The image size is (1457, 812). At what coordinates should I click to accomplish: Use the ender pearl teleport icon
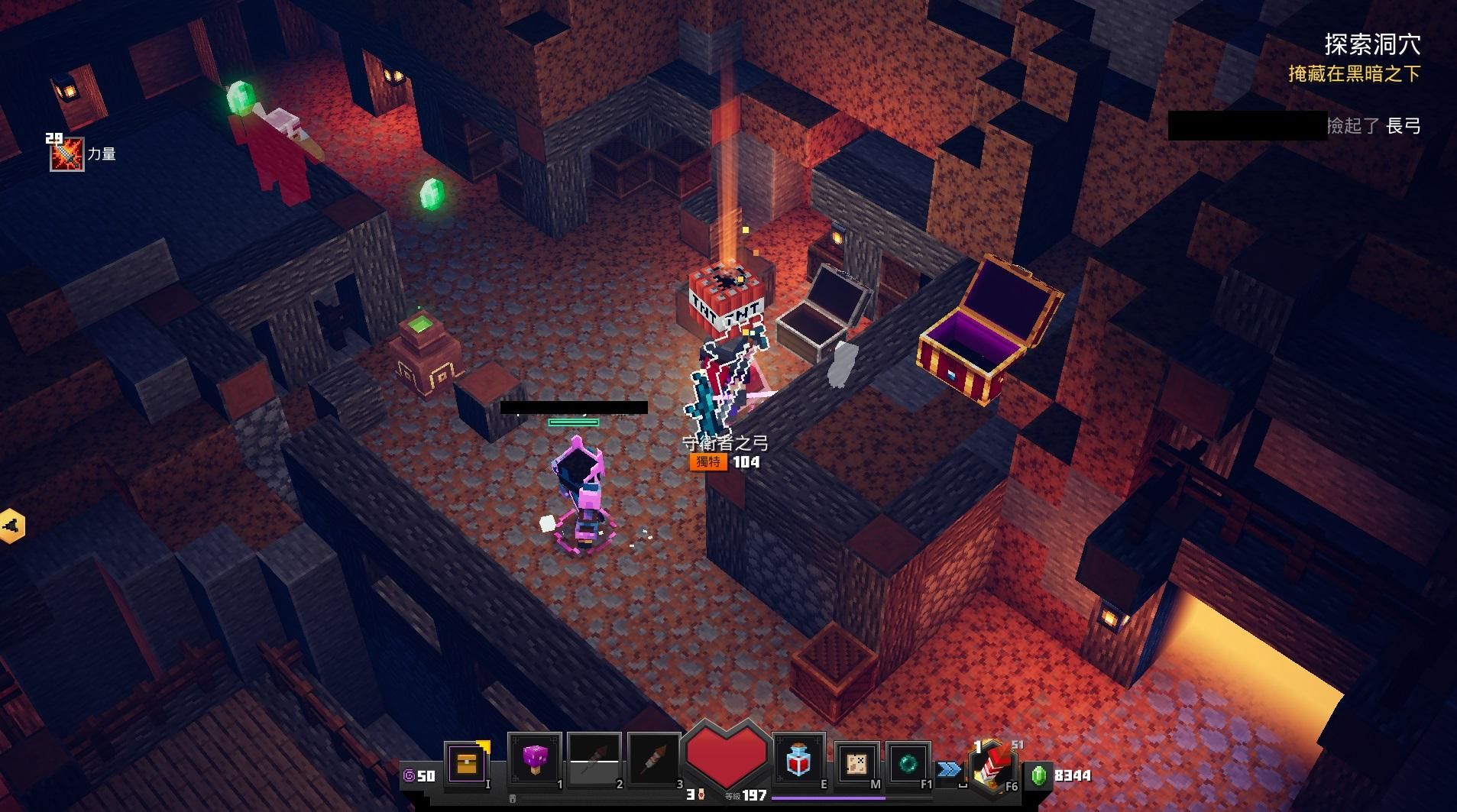pyautogui.click(x=908, y=762)
